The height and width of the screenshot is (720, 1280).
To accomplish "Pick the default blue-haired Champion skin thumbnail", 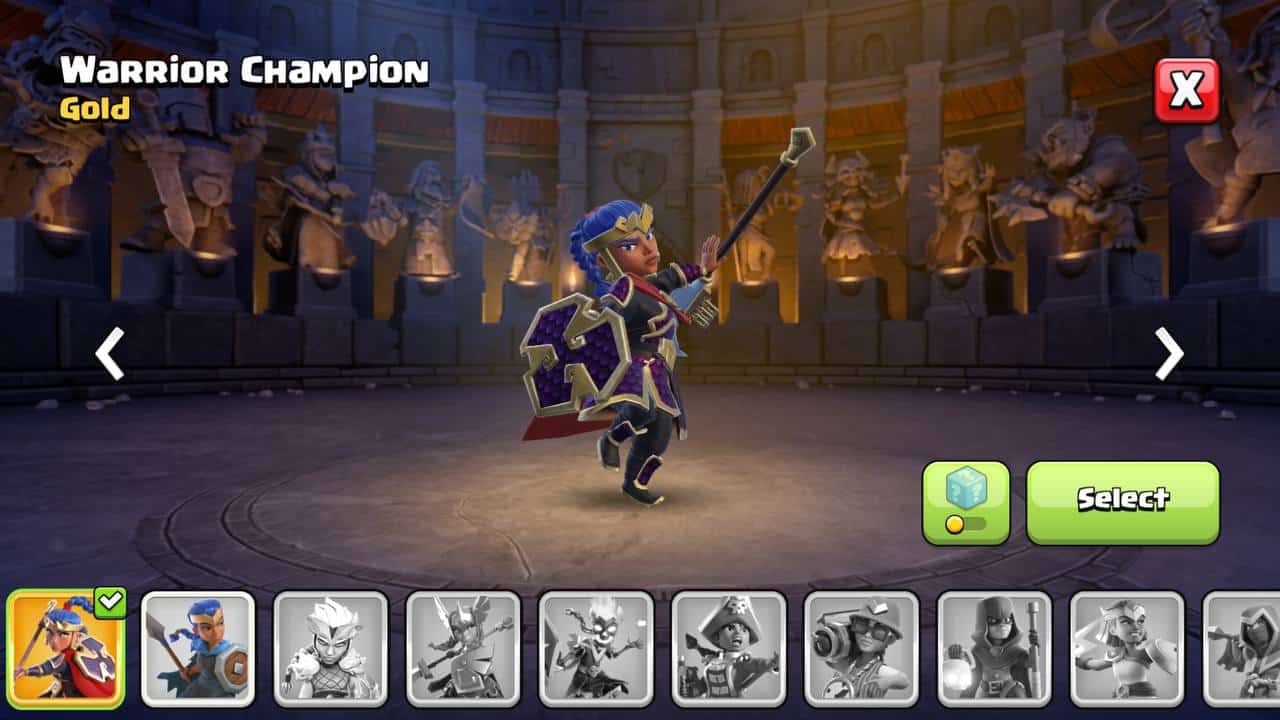I will click(198, 648).
